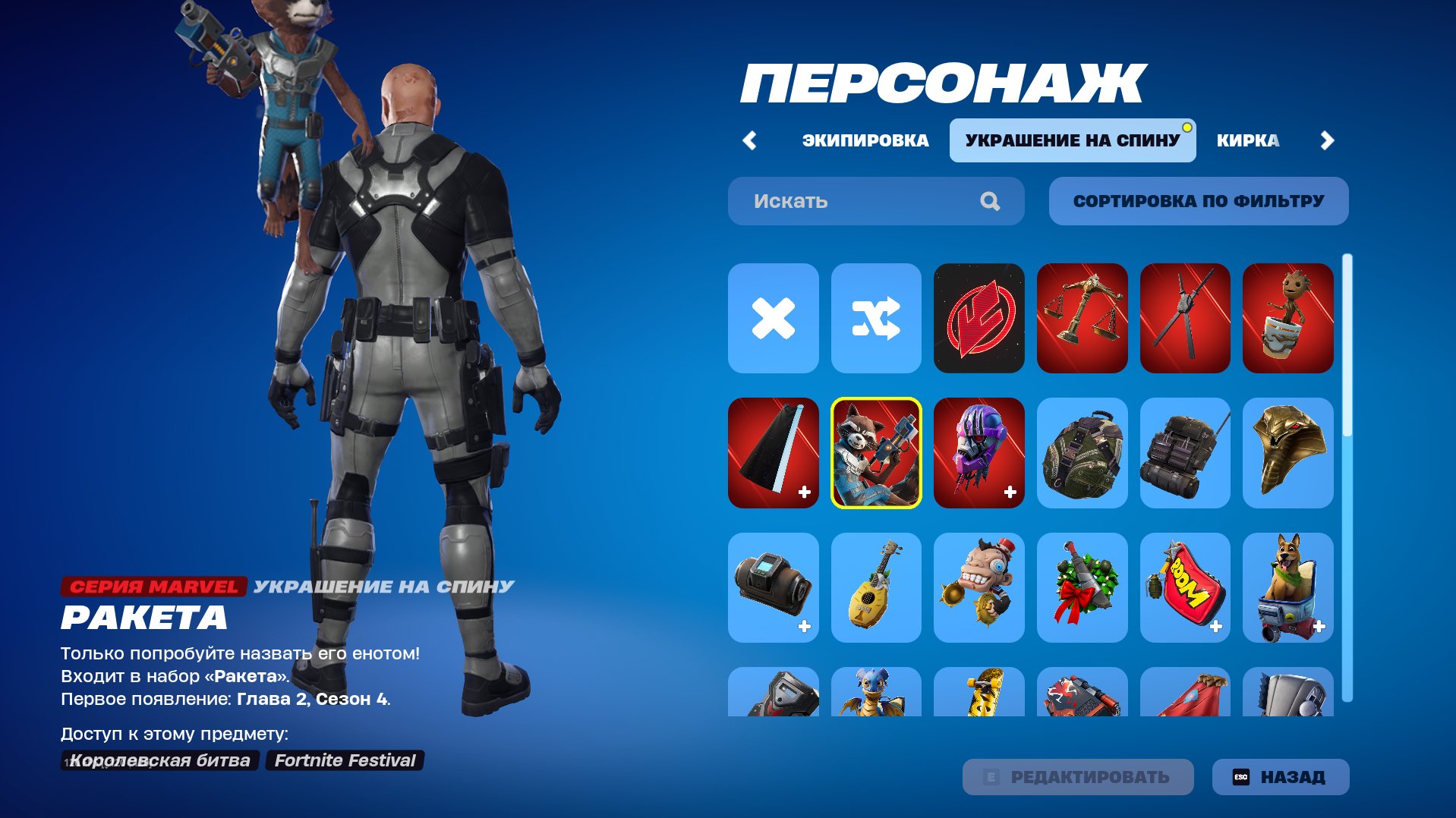Click inside the Искать search field

pyautogui.click(x=835, y=200)
